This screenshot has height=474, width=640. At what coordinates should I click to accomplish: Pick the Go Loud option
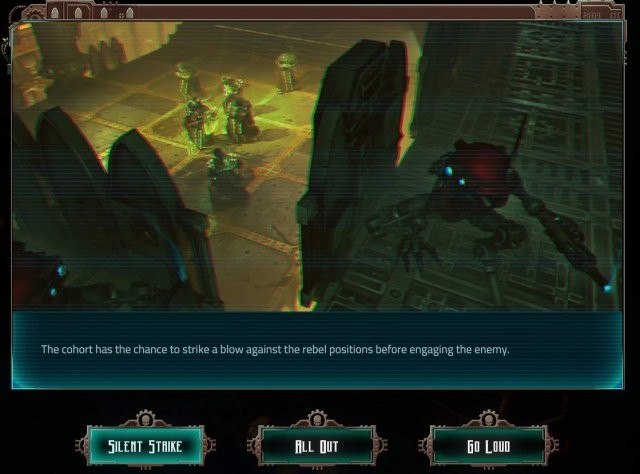click(x=488, y=446)
